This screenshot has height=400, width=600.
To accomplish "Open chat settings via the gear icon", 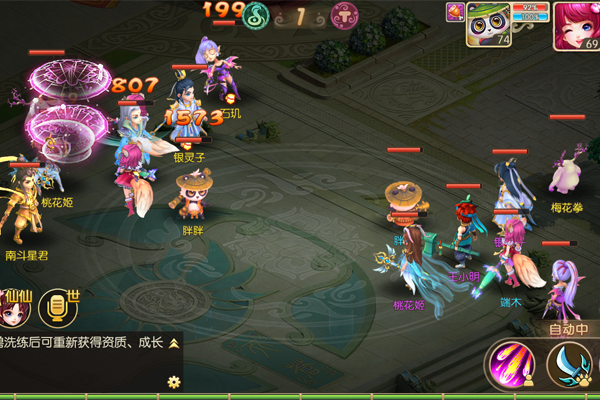I will click(173, 381).
